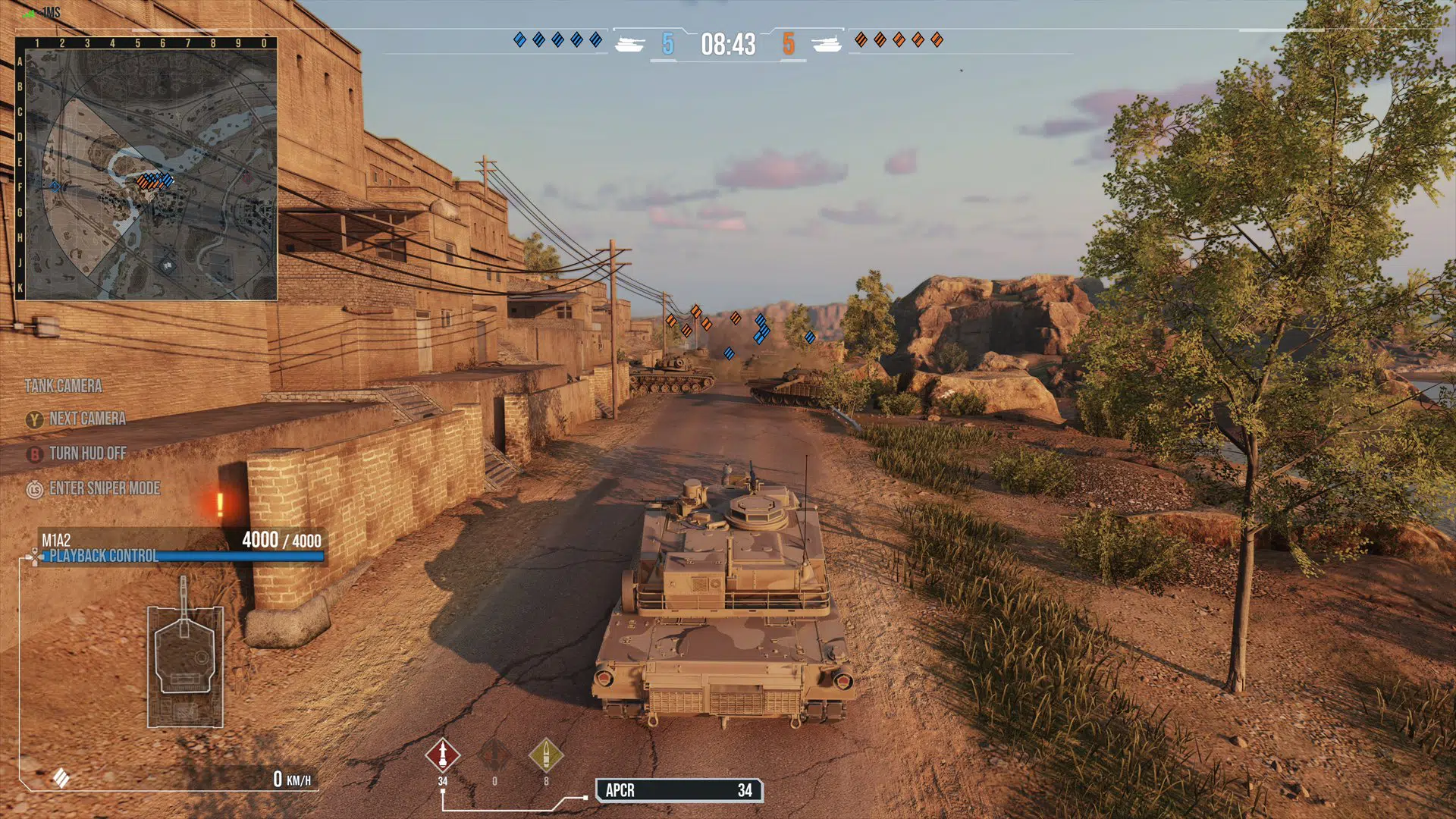Click the M1A2 tank damage diagram
Screen dimensions: 1456x819
[185, 661]
